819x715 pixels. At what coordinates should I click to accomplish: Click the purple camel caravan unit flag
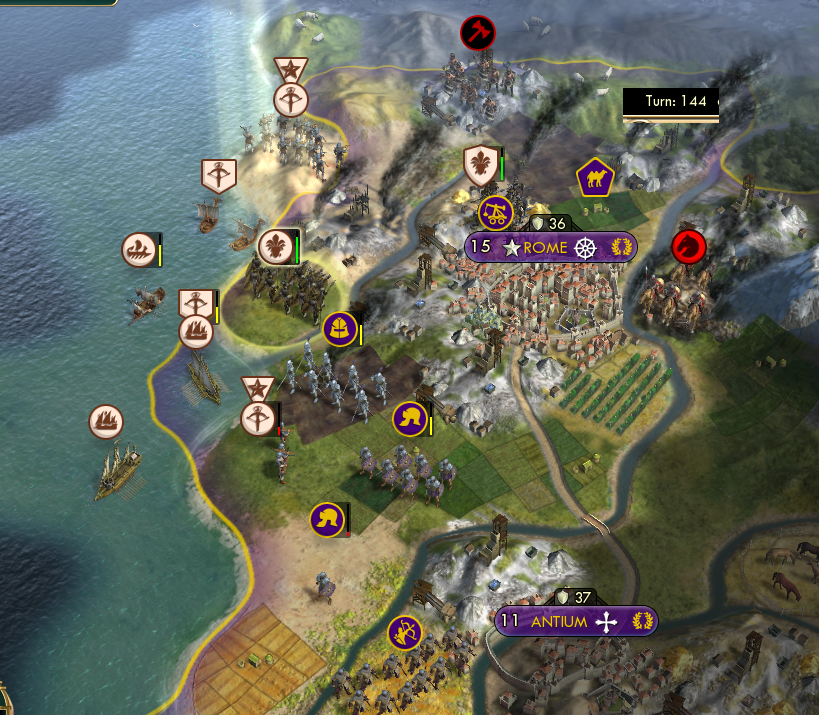[x=594, y=179]
